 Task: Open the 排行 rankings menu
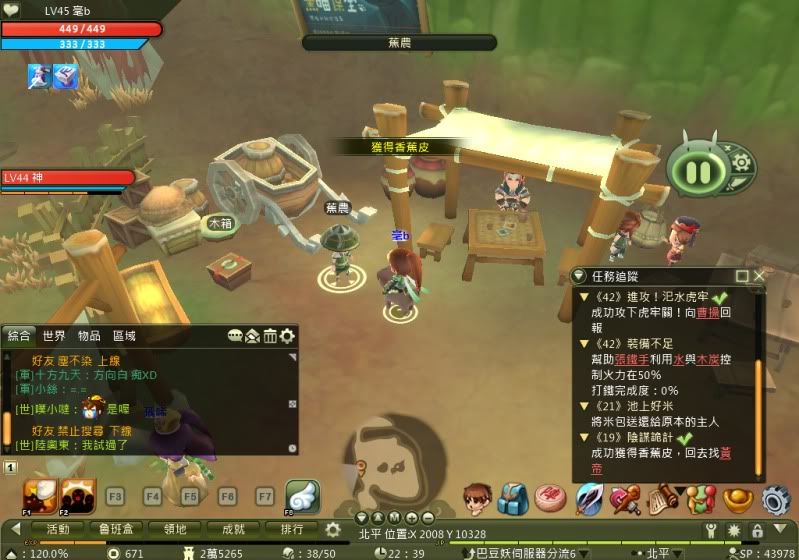[x=293, y=529]
